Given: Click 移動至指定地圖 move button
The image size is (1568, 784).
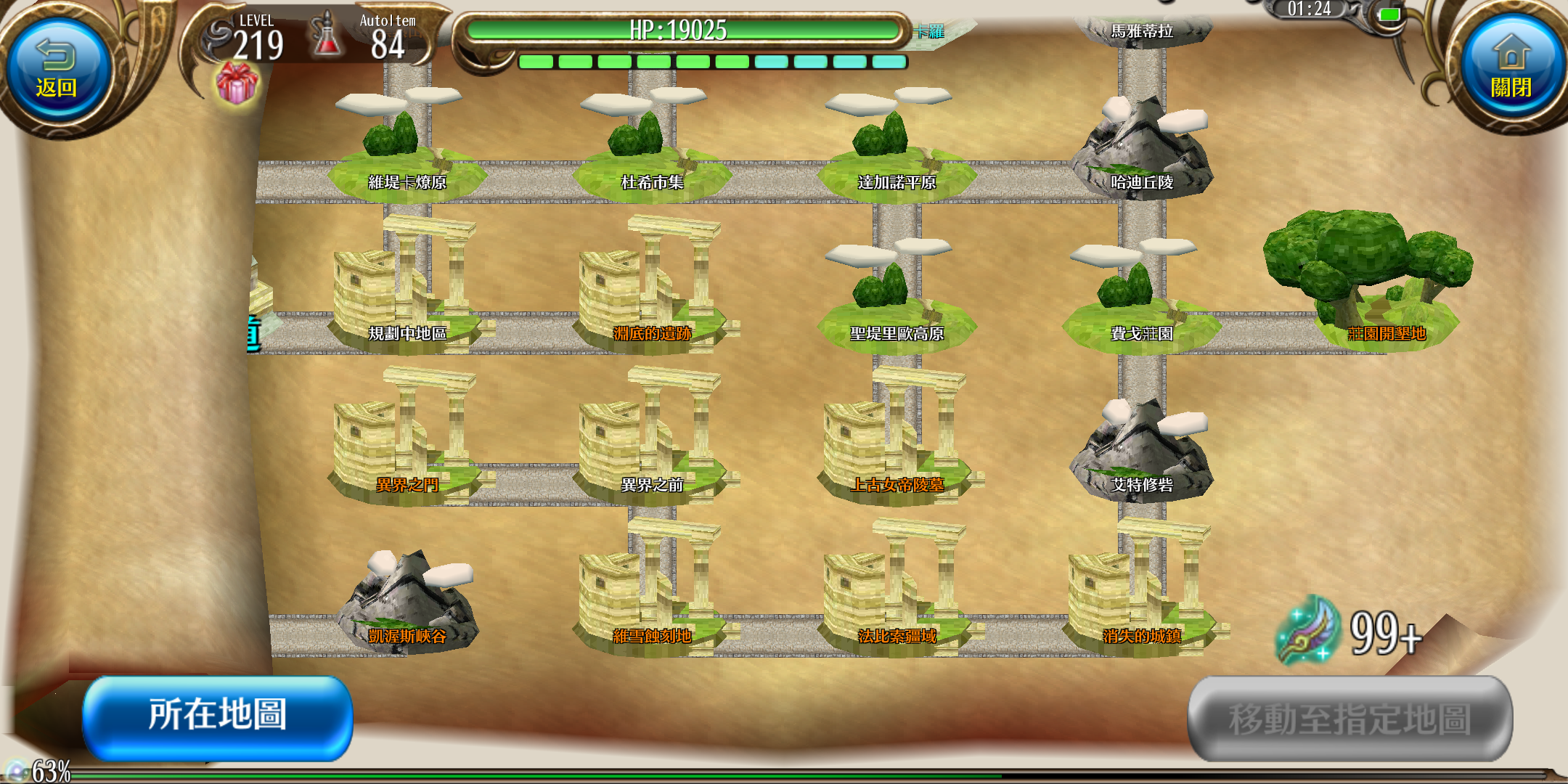Looking at the screenshot, I should [1349, 719].
